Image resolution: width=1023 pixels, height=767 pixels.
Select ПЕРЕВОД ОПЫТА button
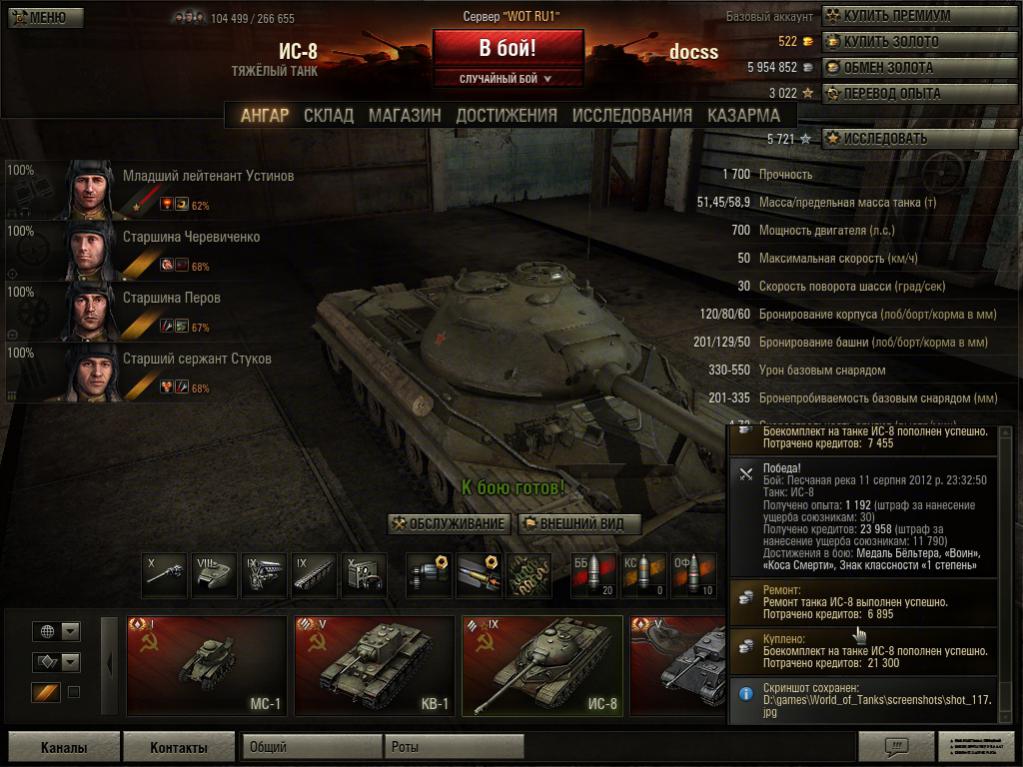[919, 93]
